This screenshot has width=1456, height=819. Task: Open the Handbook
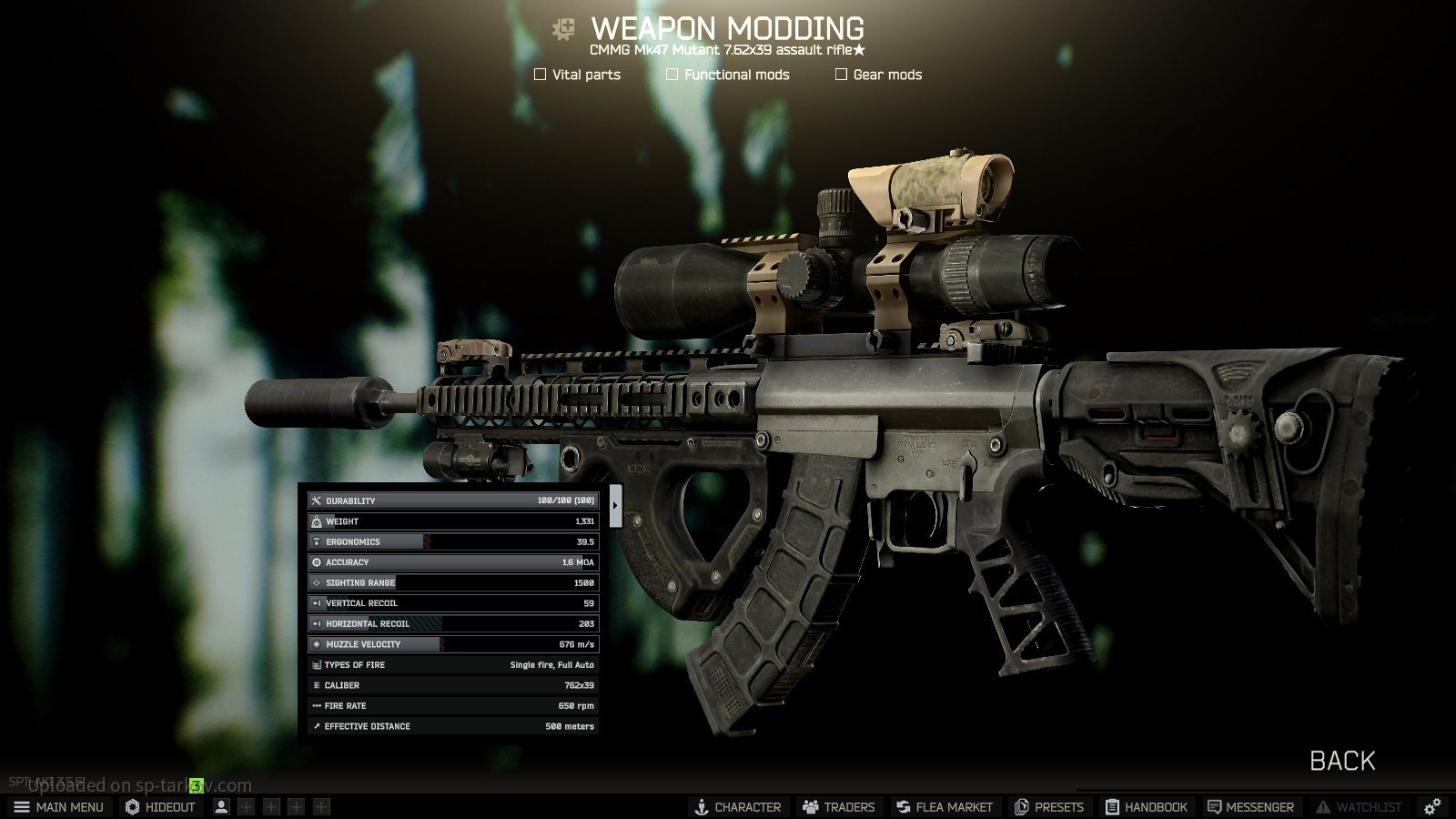pyautogui.click(x=1147, y=807)
